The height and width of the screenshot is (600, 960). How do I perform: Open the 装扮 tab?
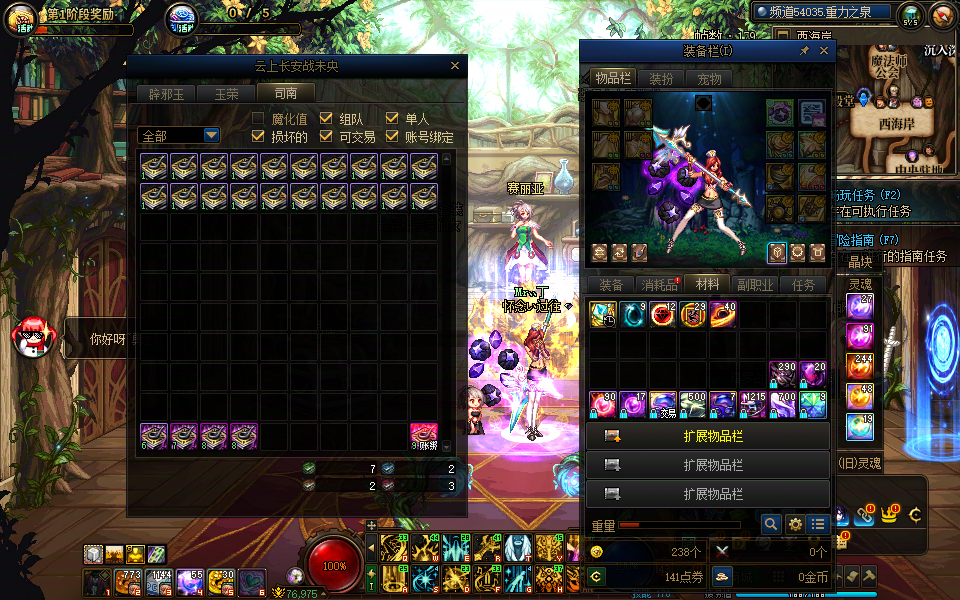tap(660, 79)
